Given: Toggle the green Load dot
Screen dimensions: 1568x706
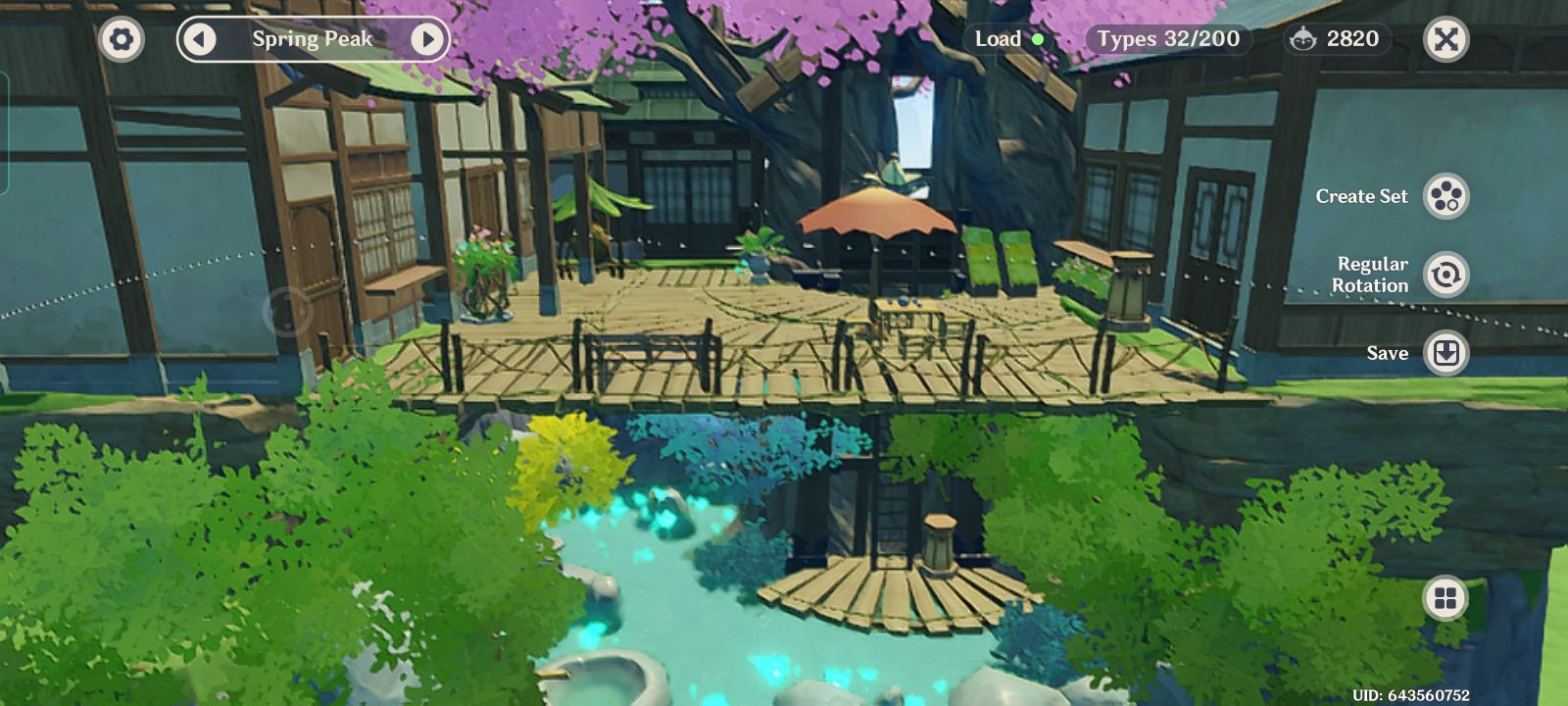Looking at the screenshot, I should 1037,39.
